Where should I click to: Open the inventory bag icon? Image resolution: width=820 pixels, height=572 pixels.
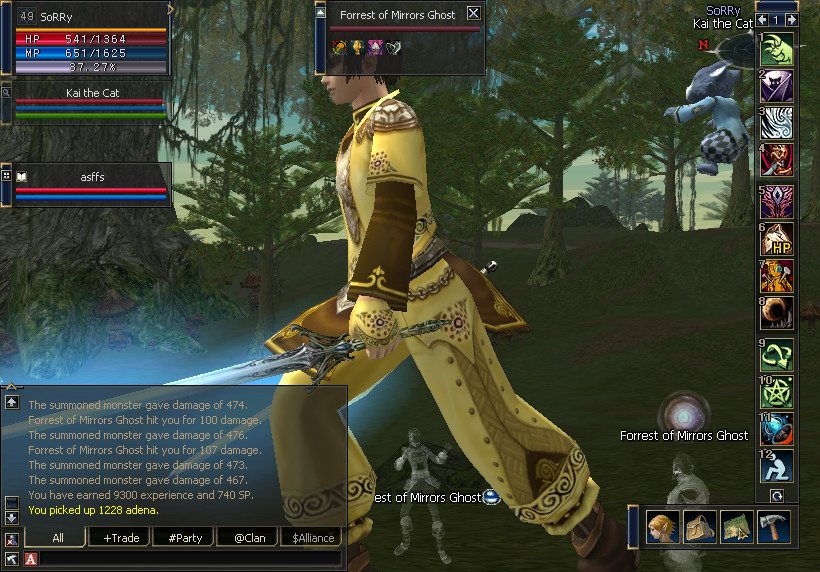tap(698, 526)
